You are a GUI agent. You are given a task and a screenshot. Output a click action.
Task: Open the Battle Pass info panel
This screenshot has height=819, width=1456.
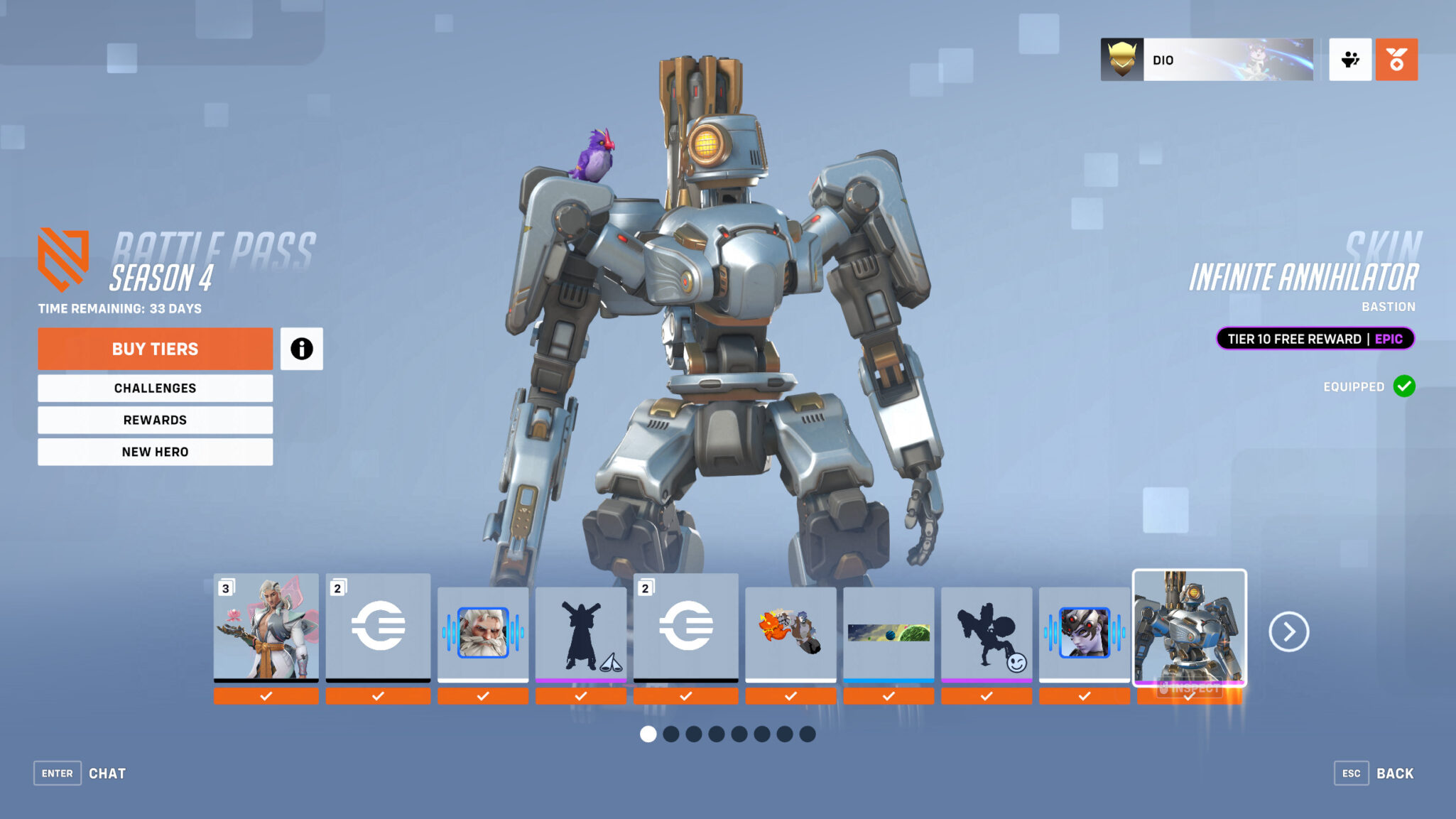click(303, 349)
